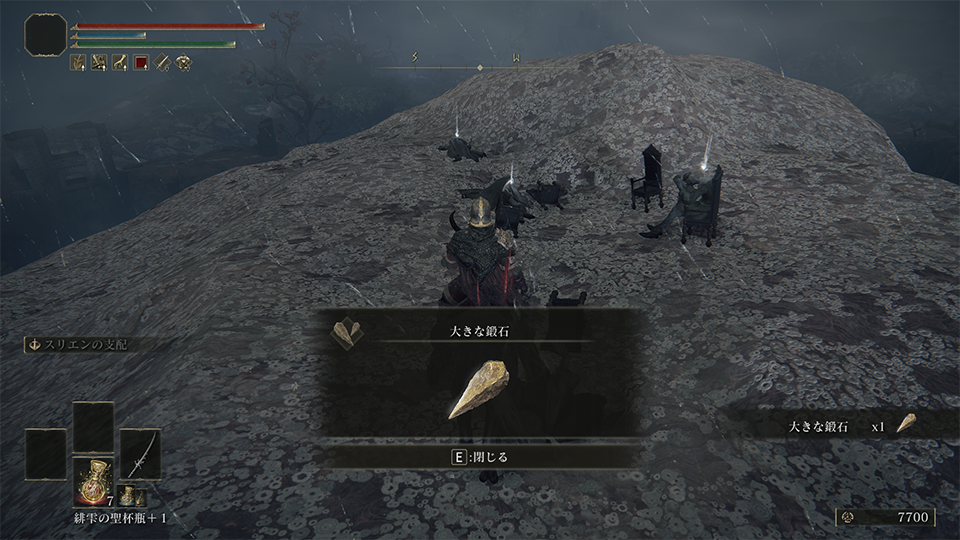Click the compass bar's center marker
960x540 pixels.
(x=480, y=67)
